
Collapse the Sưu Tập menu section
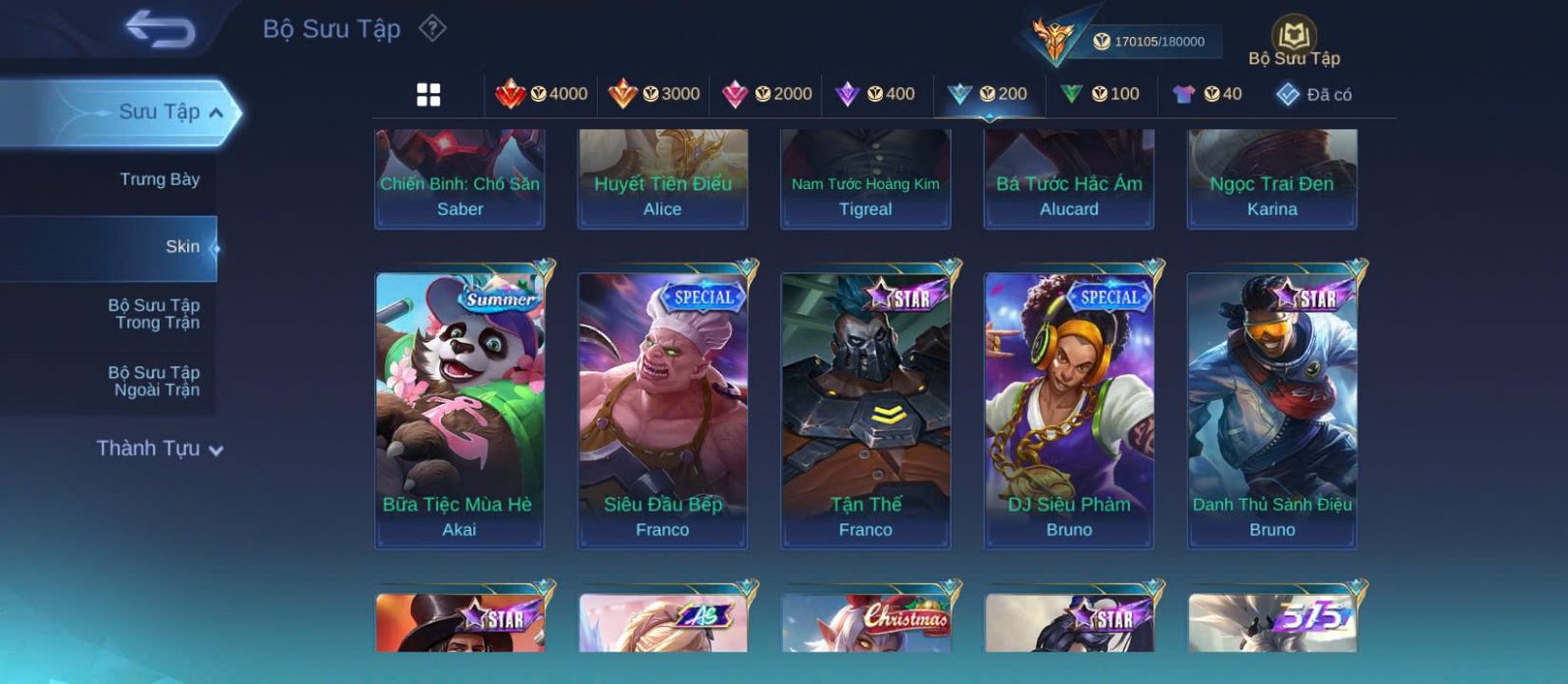coord(216,113)
